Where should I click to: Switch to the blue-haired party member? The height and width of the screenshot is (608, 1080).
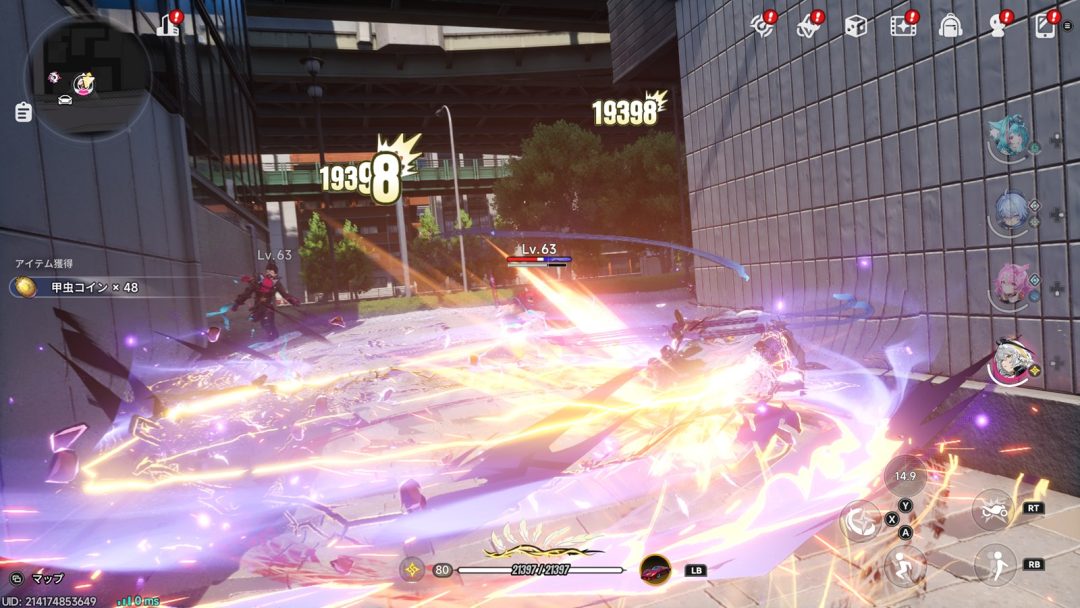click(x=1010, y=214)
